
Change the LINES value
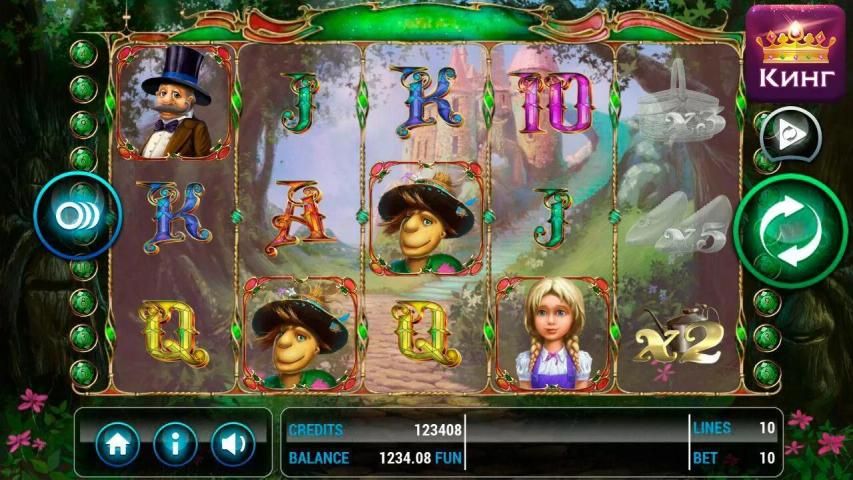(x=735, y=428)
